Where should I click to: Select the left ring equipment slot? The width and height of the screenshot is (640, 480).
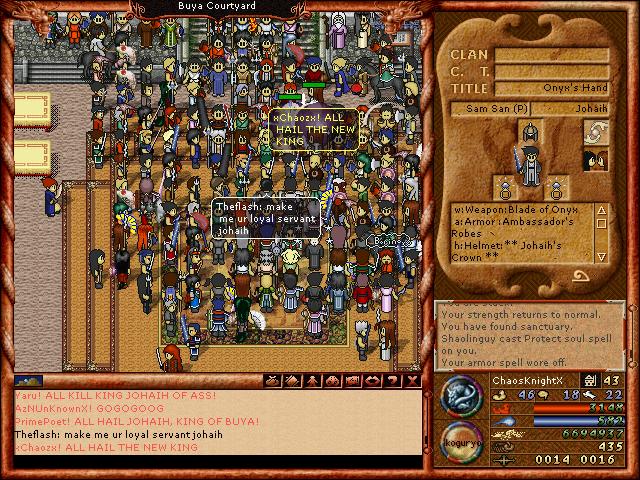pyautogui.click(x=503, y=185)
